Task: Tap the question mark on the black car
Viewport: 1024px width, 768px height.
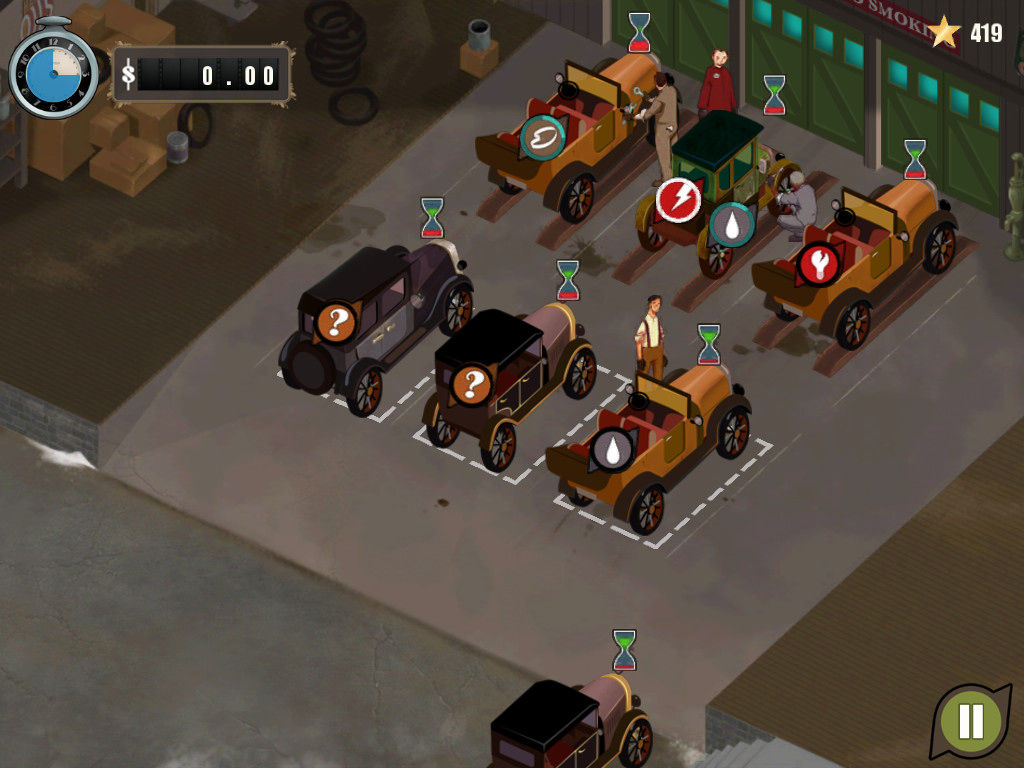Action: click(x=337, y=322)
